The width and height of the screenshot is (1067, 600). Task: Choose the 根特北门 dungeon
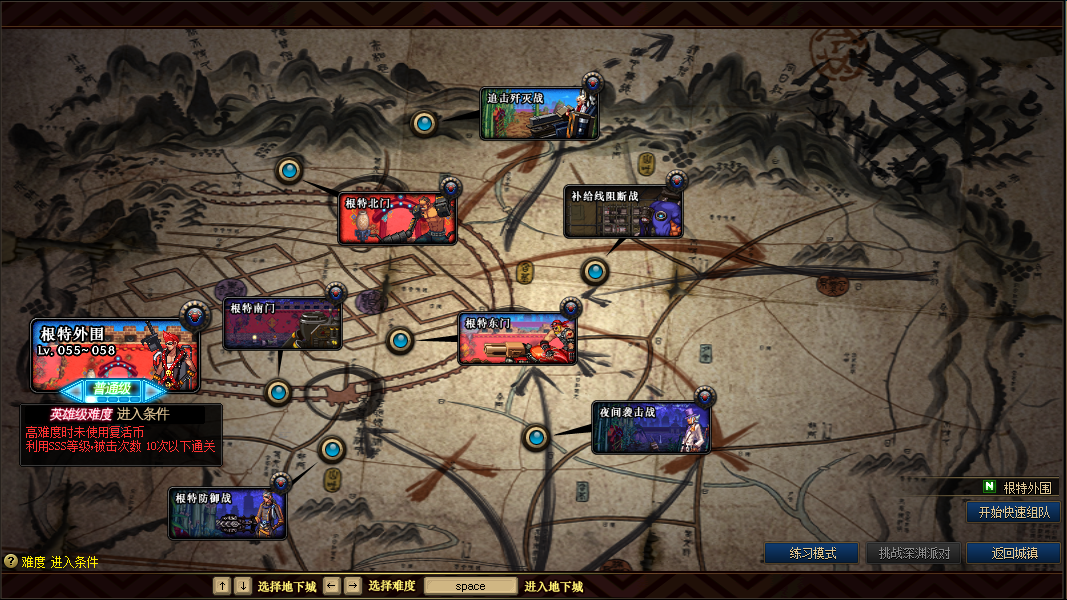point(397,219)
